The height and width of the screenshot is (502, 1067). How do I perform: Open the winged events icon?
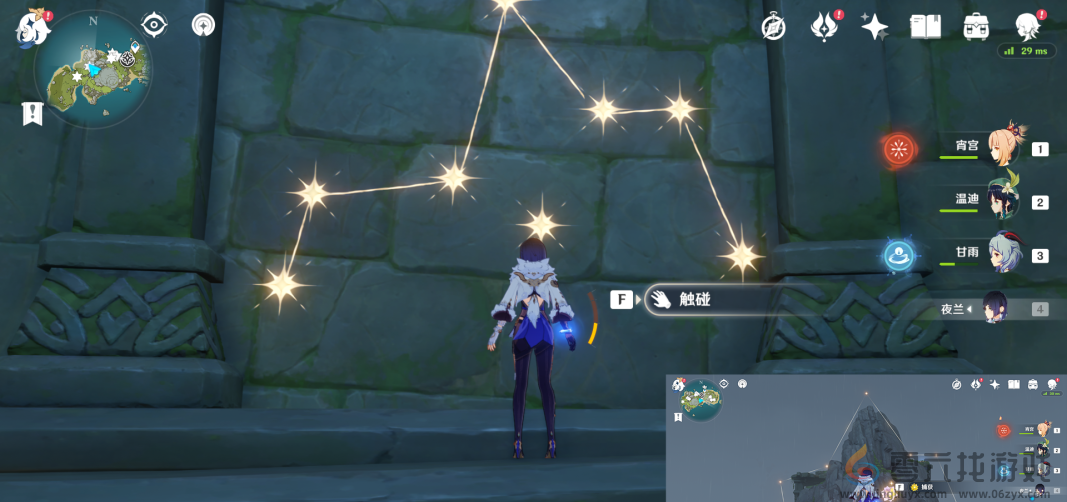[824, 27]
